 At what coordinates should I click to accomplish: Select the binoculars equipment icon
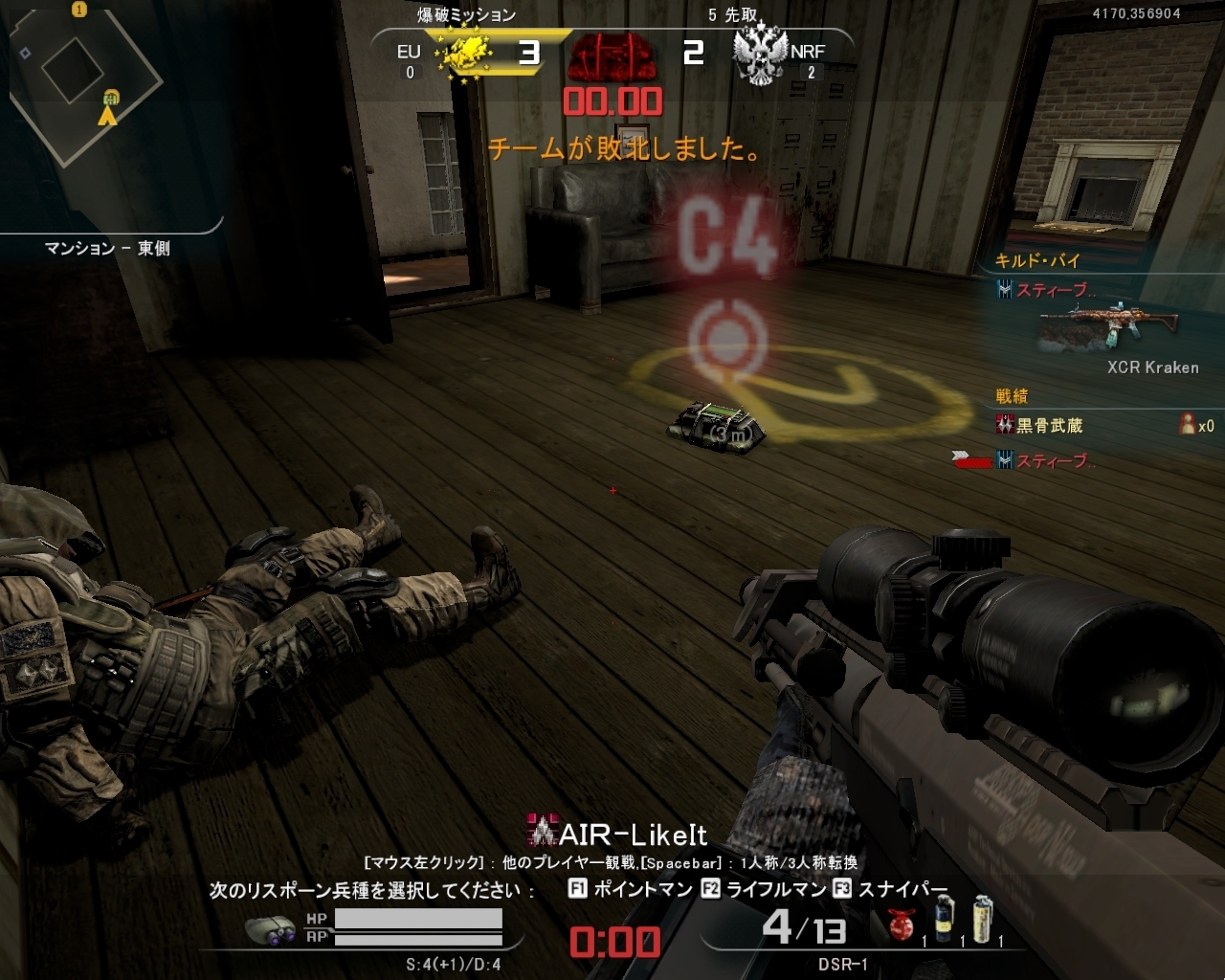(x=270, y=929)
